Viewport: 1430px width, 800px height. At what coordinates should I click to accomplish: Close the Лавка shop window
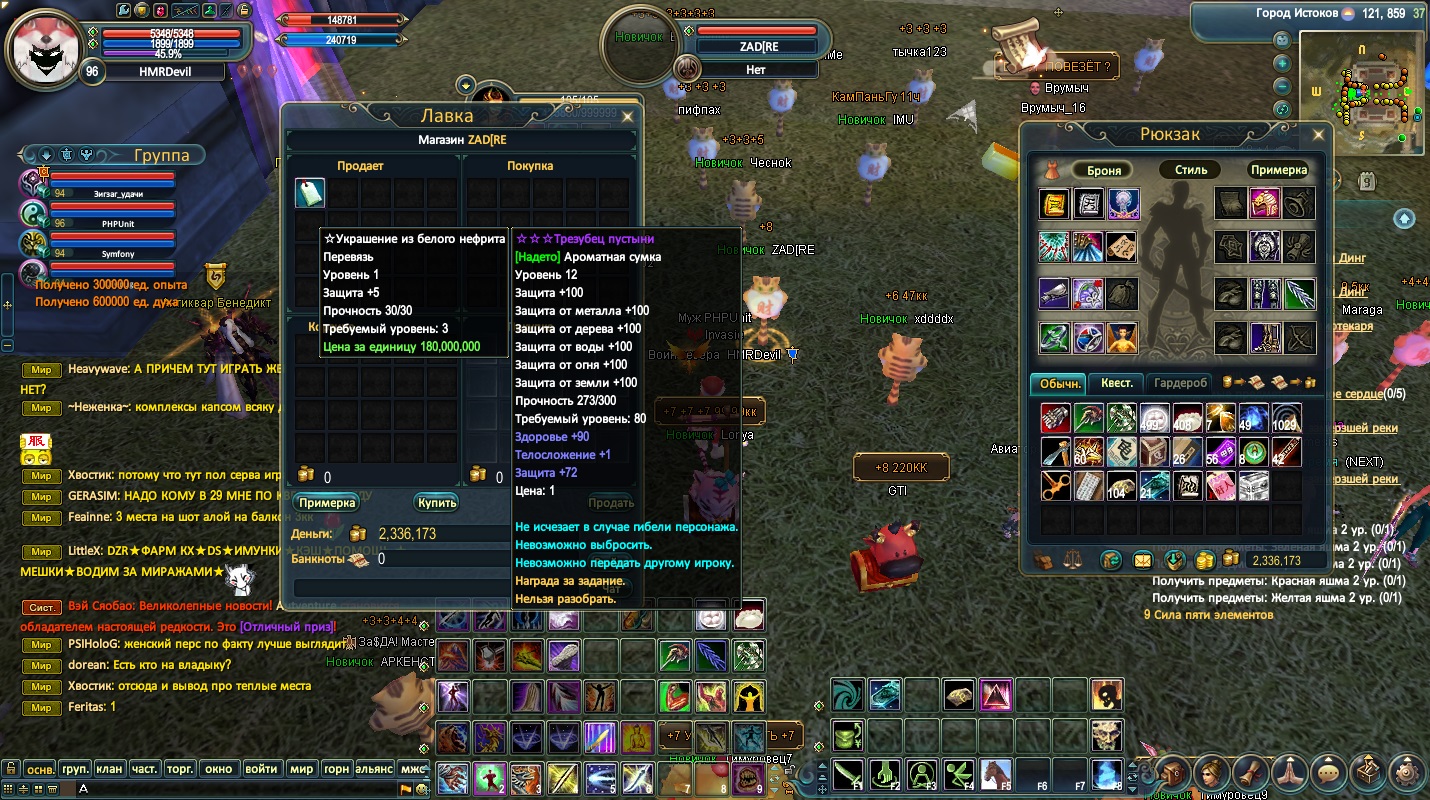pos(628,117)
